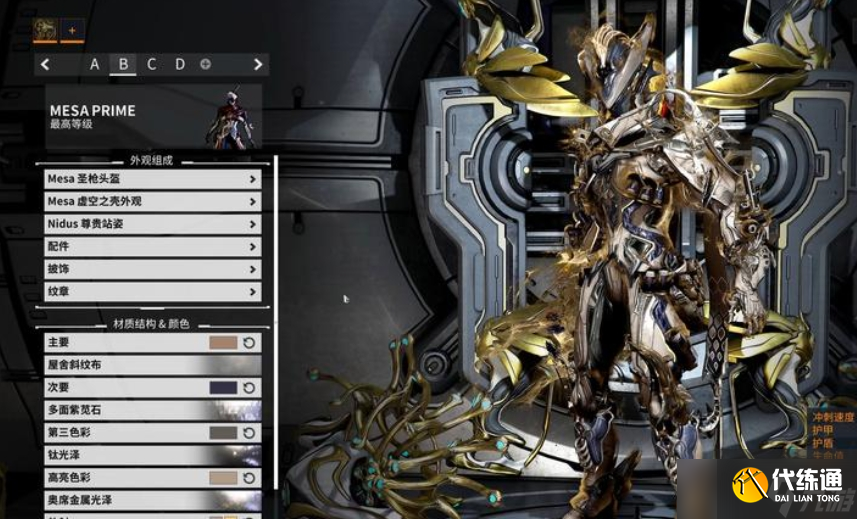Choose appearance config slot D

(x=180, y=64)
